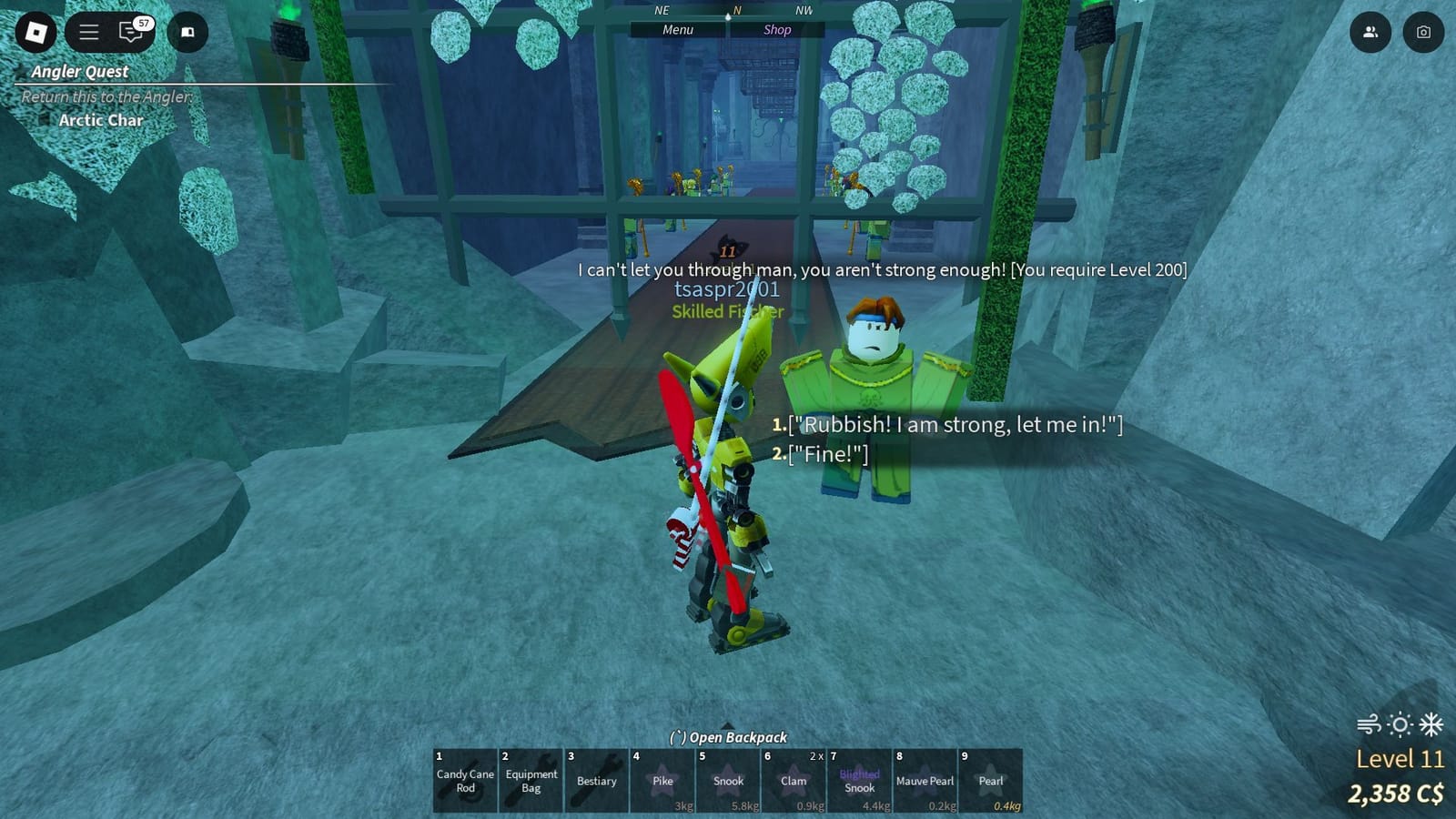The height and width of the screenshot is (819, 1456).
Task: Open the friends list icon top-right
Action: pyautogui.click(x=1370, y=31)
